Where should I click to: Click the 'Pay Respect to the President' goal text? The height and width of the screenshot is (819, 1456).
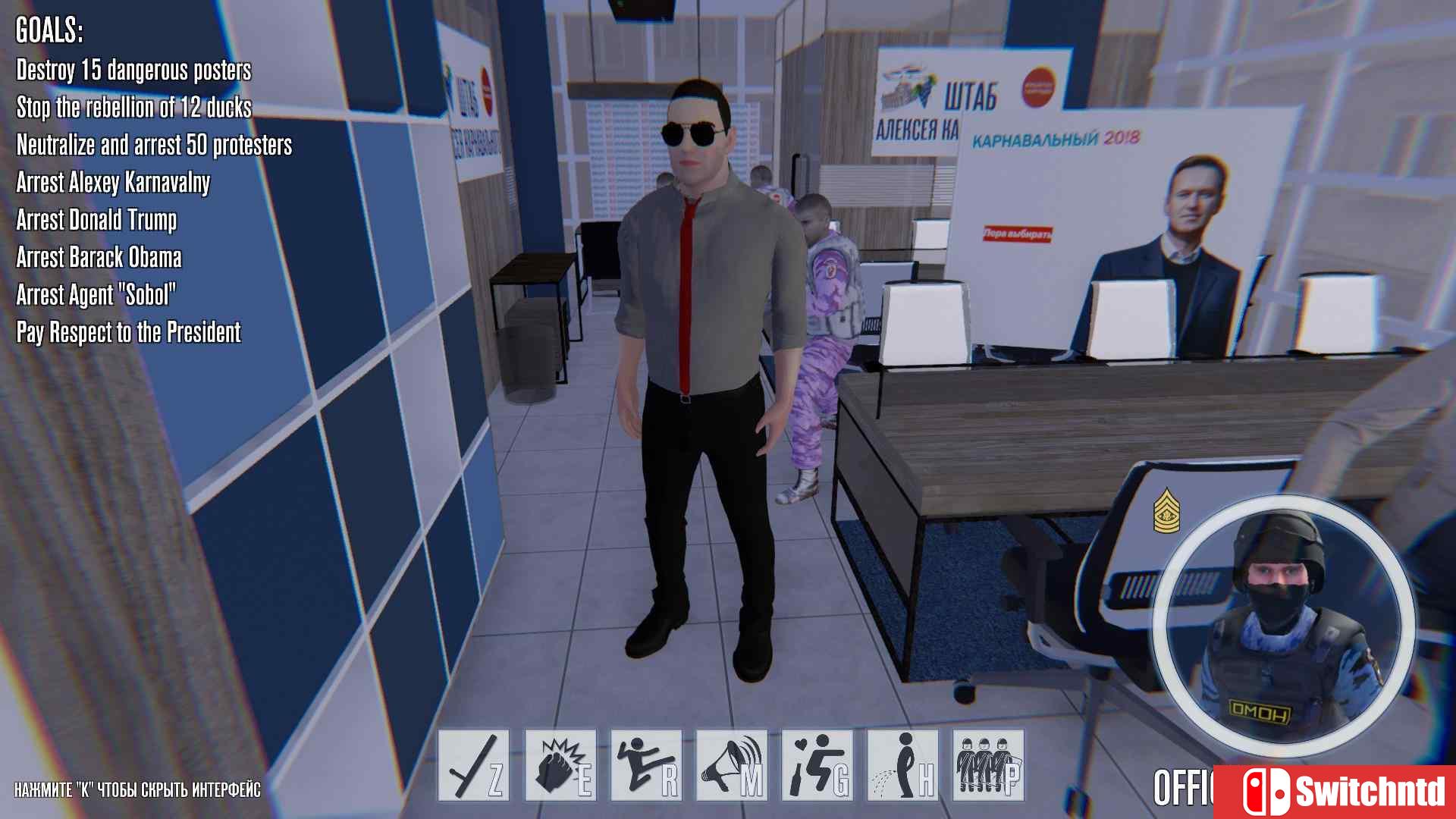tap(129, 332)
